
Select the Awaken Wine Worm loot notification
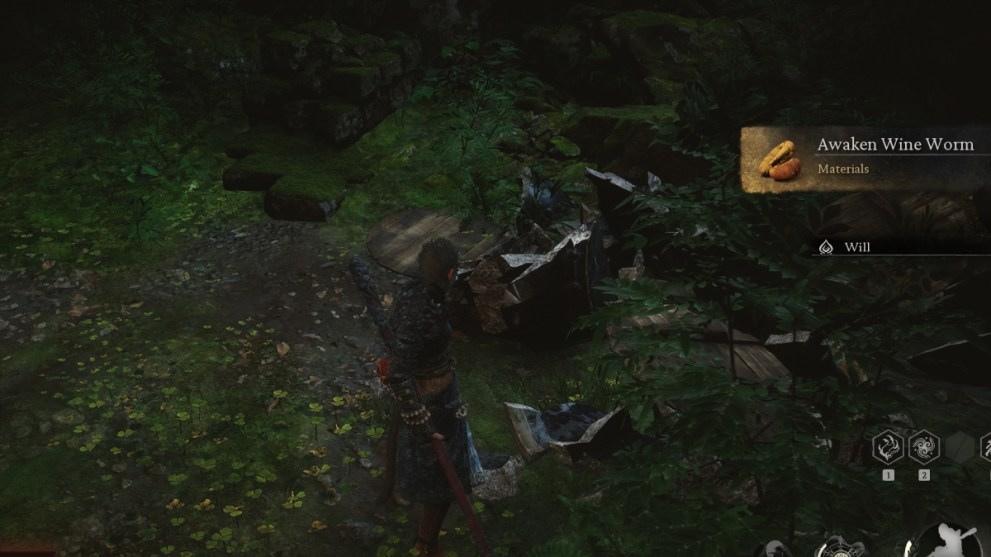click(x=865, y=158)
